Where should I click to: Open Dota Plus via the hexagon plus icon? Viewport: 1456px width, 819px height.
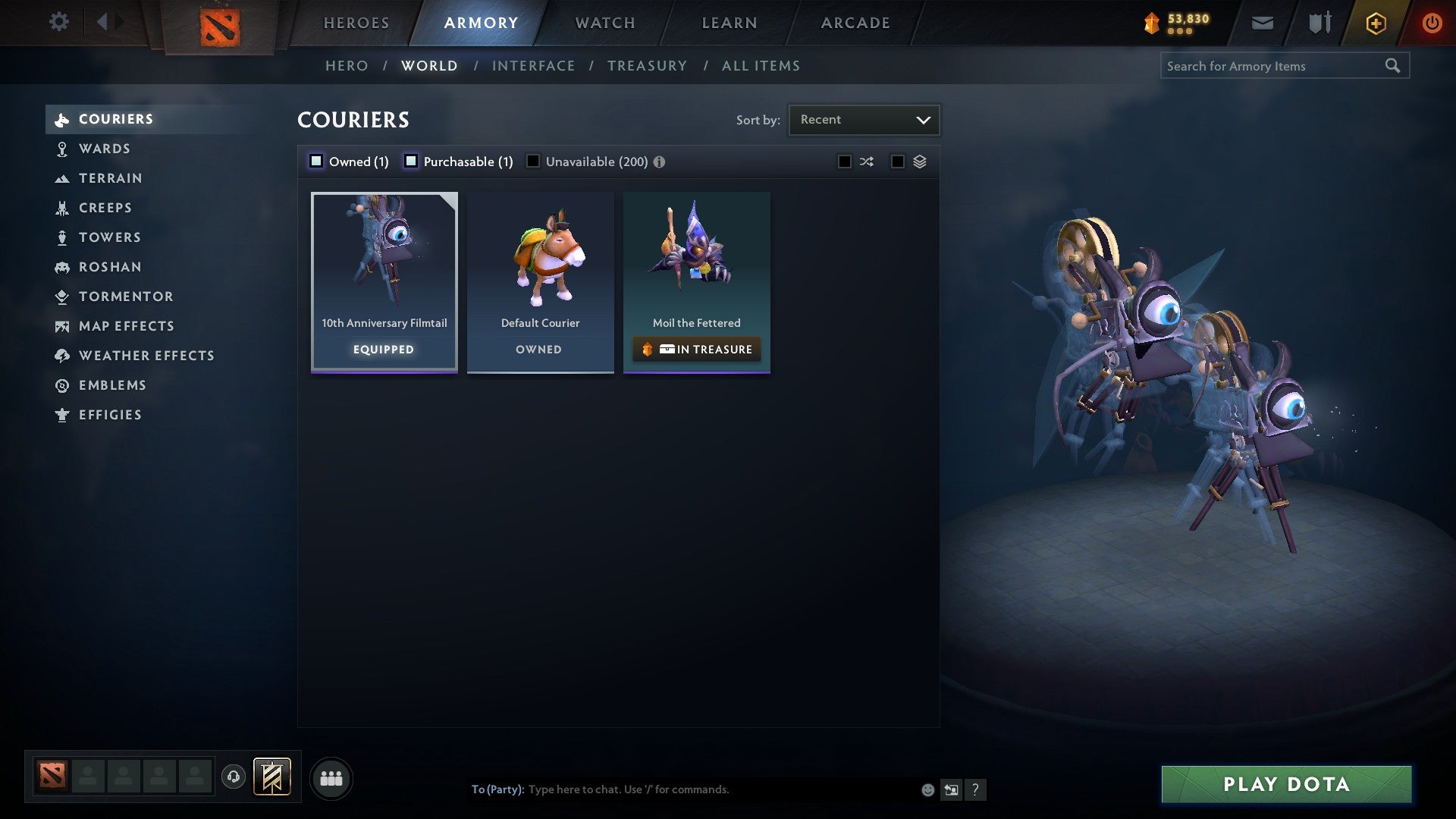pyautogui.click(x=1375, y=23)
